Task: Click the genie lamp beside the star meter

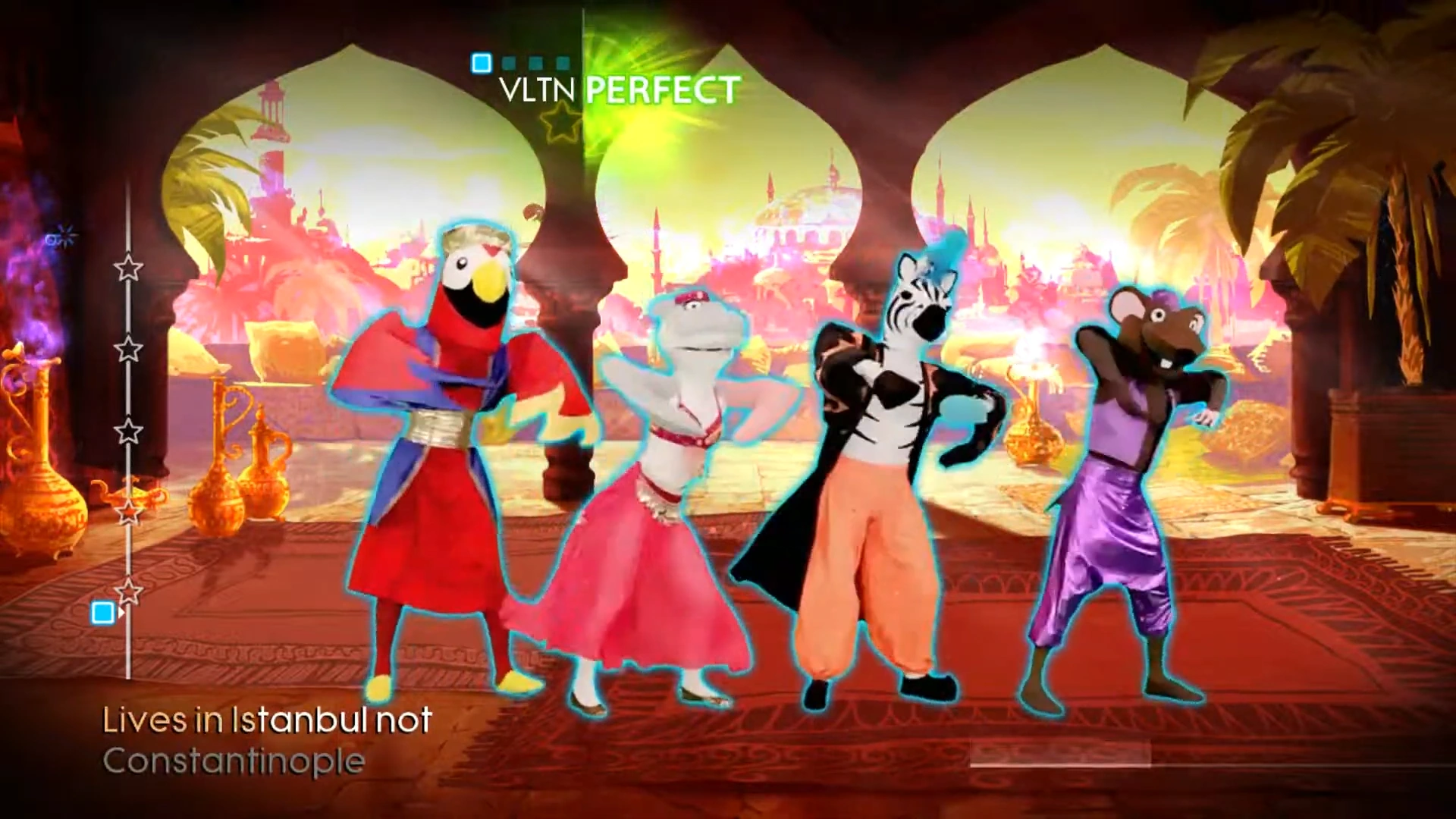Action: 133,493
